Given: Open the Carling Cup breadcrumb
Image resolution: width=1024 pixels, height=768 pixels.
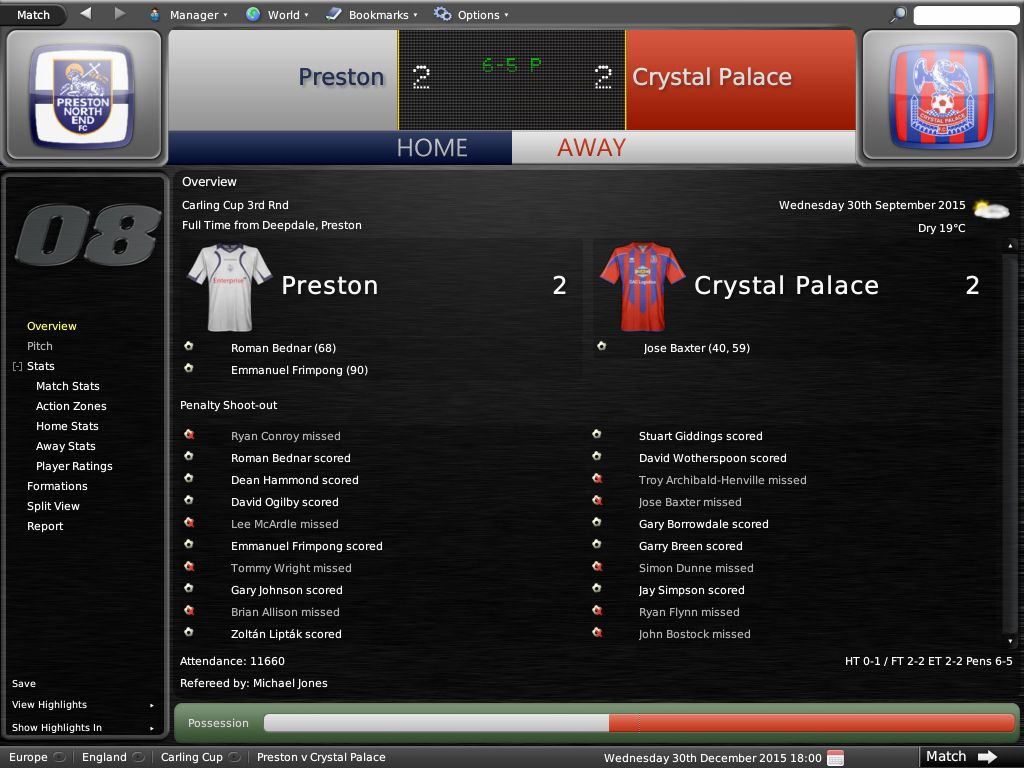Looking at the screenshot, I should (x=192, y=757).
